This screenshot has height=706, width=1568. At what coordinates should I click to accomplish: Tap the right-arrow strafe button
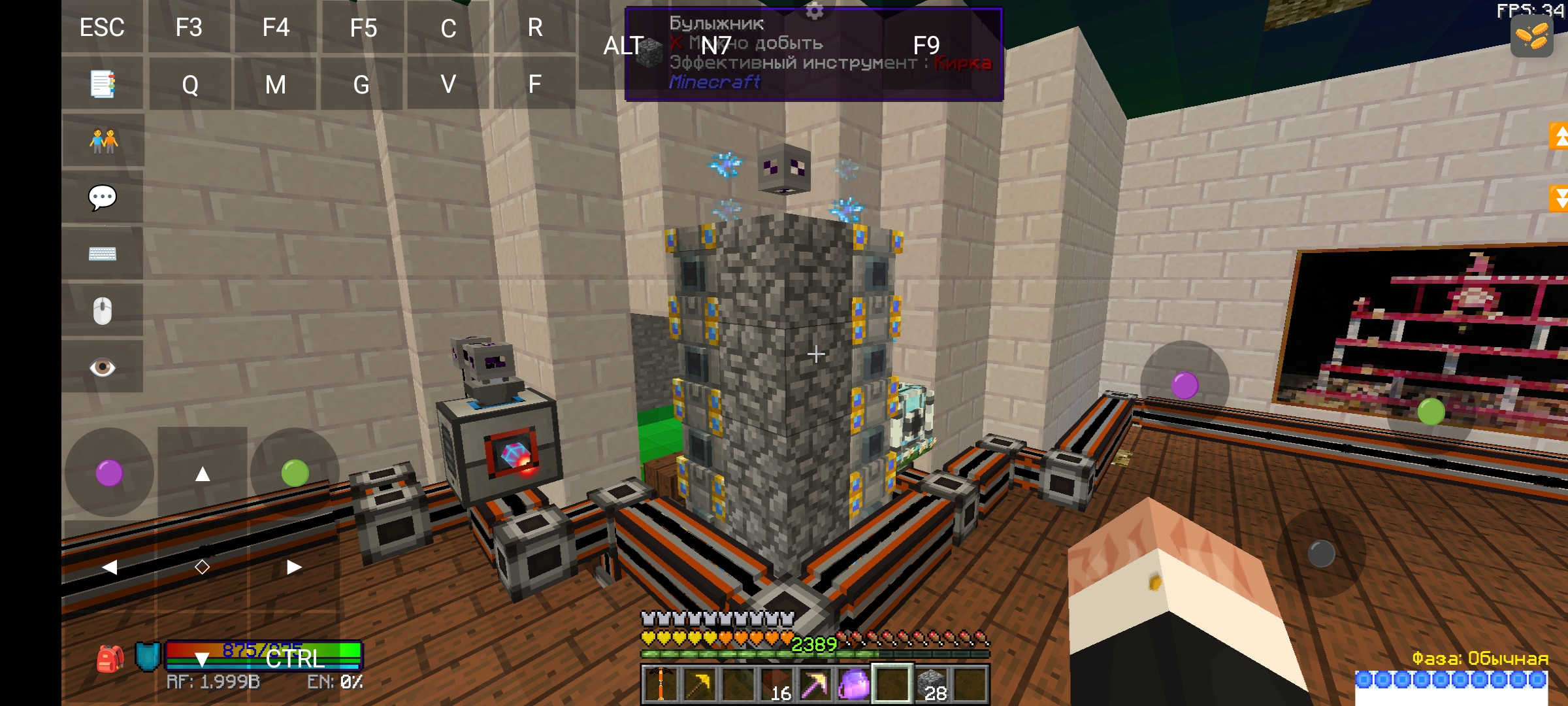click(x=294, y=567)
